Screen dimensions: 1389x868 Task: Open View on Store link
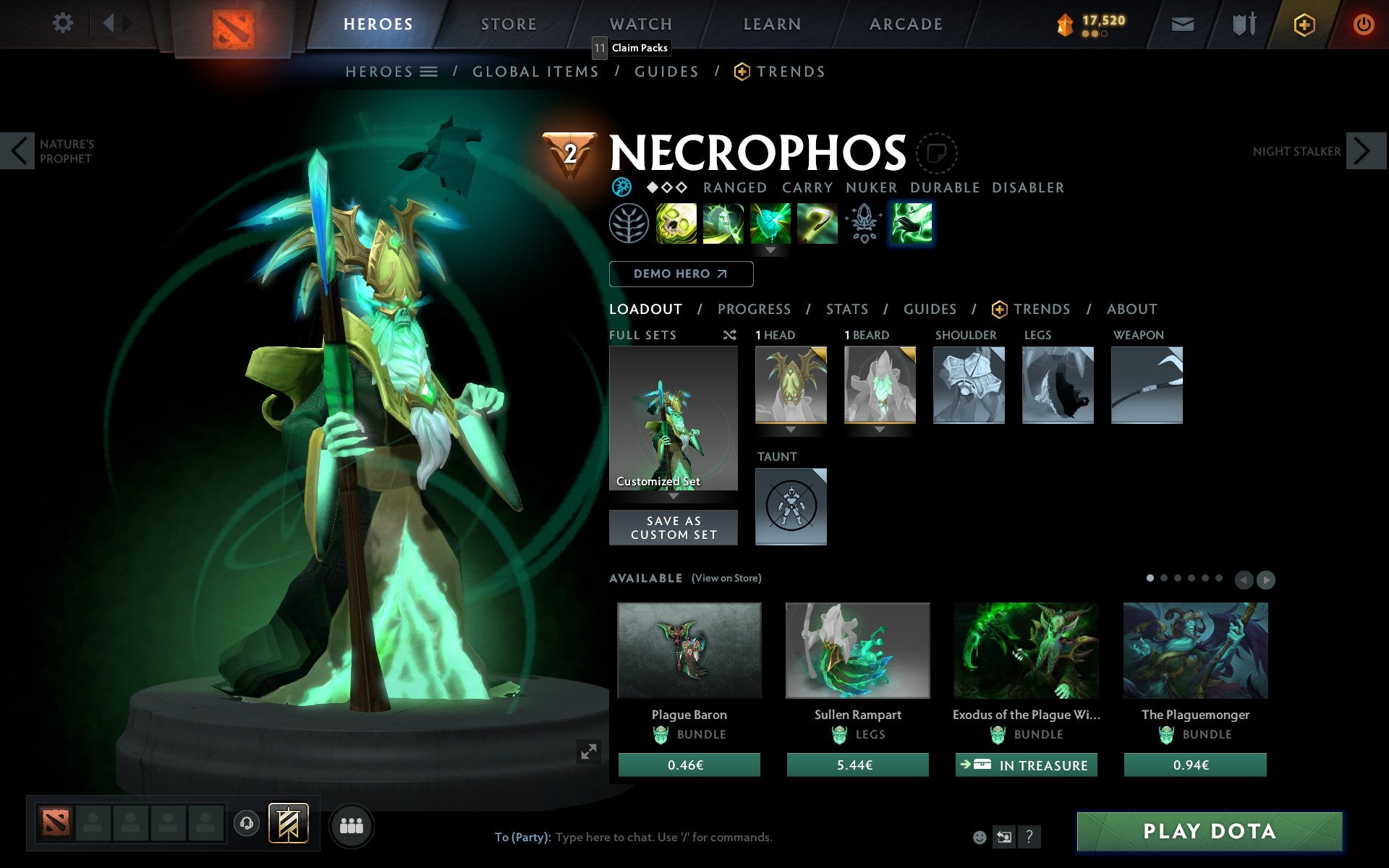point(726,579)
